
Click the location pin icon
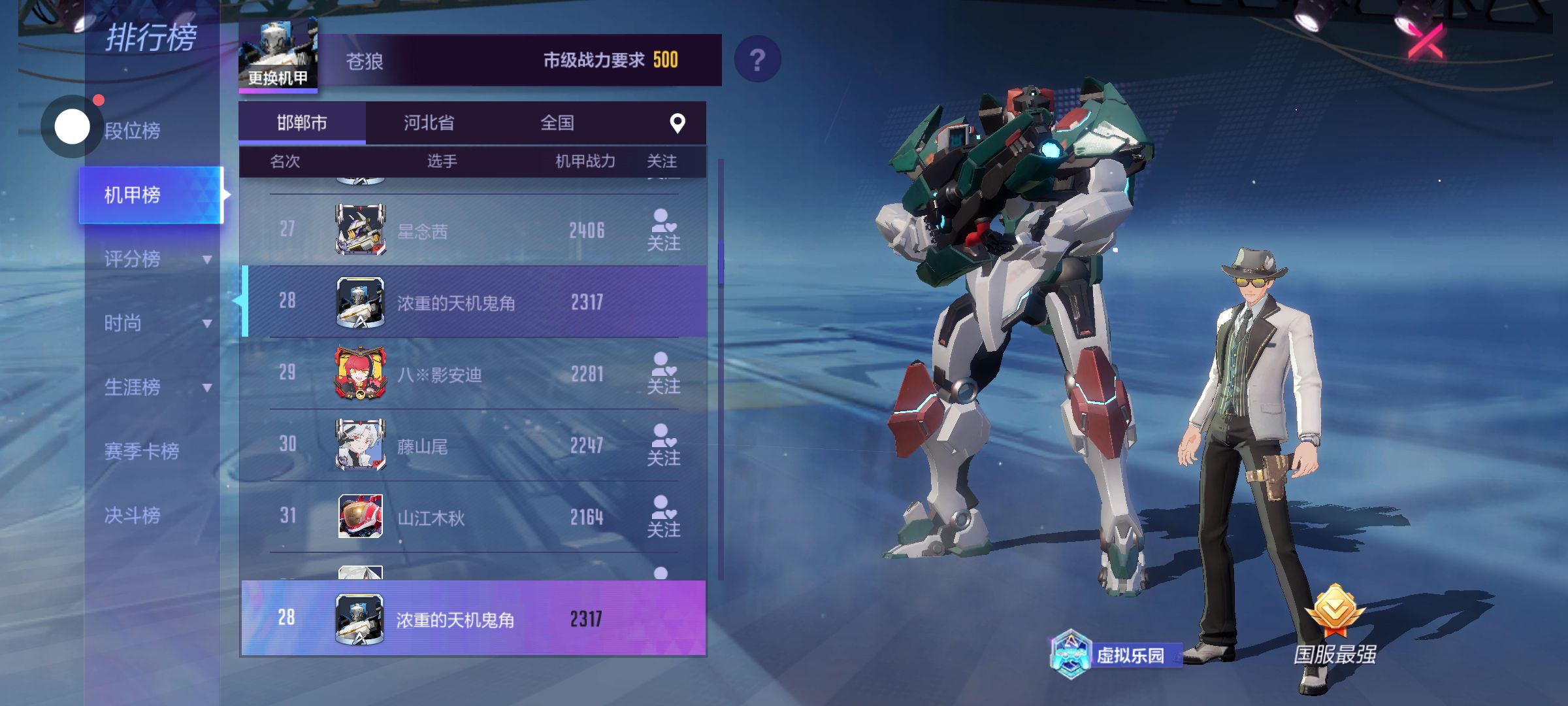click(678, 123)
